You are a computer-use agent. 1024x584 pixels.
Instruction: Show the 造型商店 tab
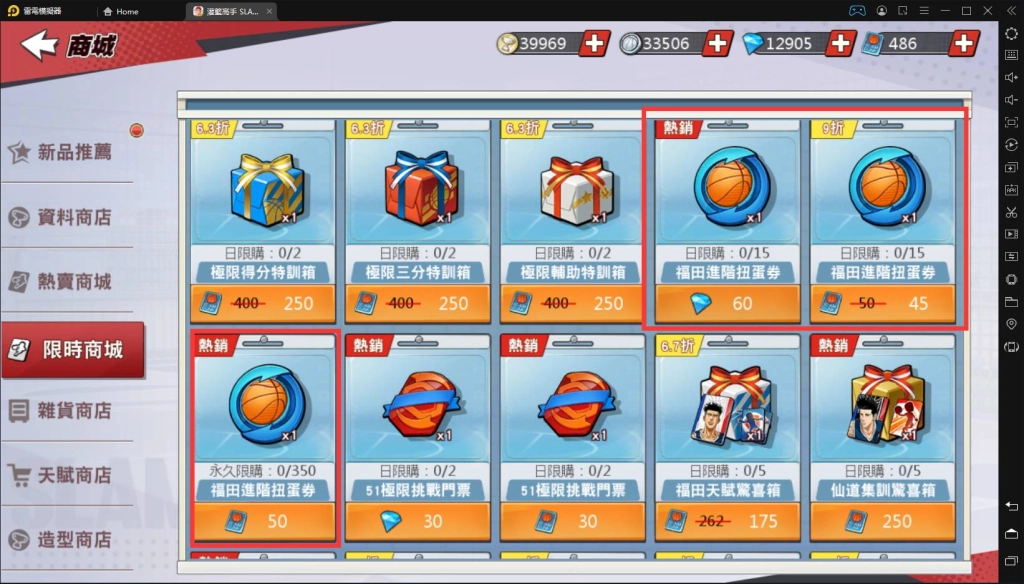pos(73,540)
